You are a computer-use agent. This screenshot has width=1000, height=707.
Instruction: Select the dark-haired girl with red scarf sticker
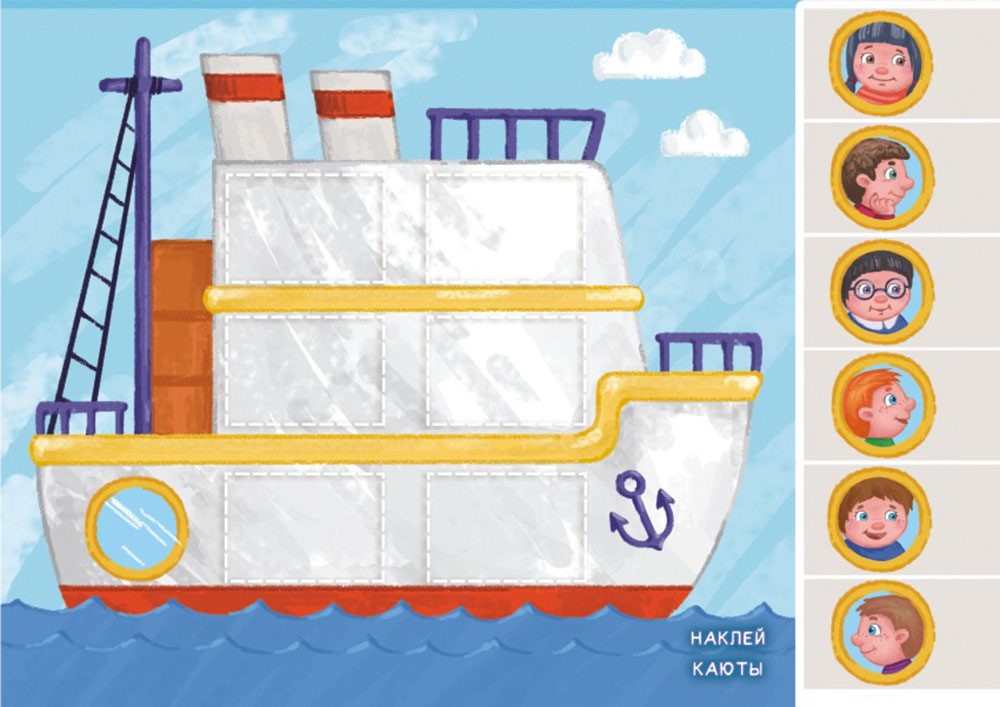pos(880,63)
